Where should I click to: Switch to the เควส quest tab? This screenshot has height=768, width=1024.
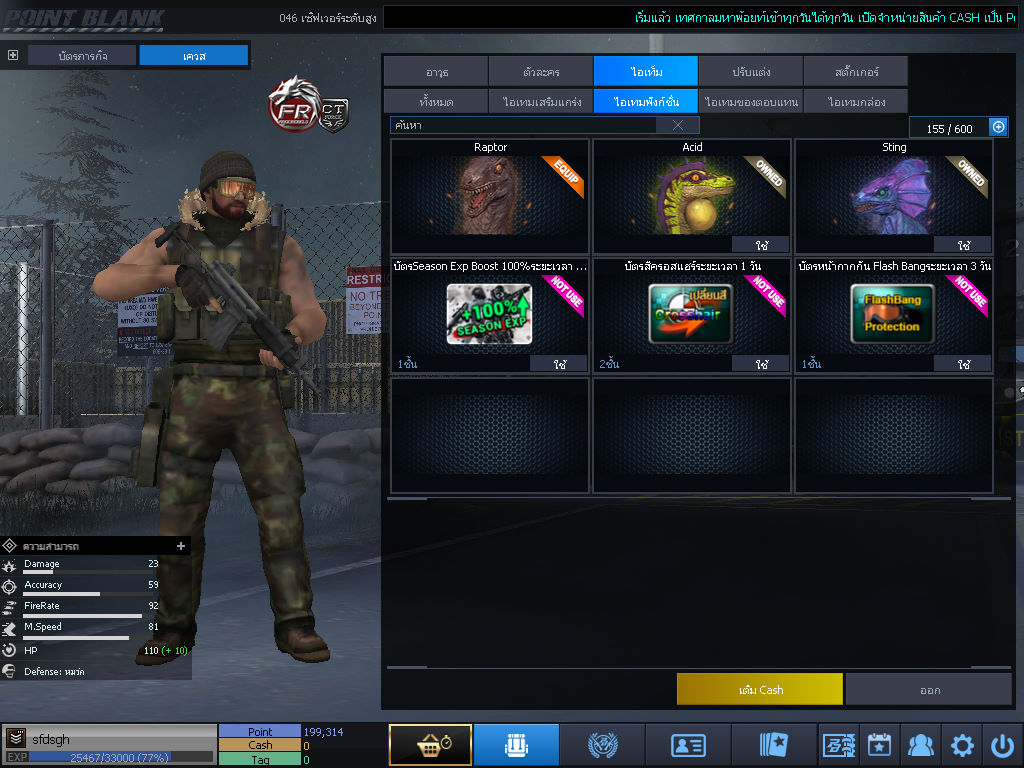click(x=193, y=56)
